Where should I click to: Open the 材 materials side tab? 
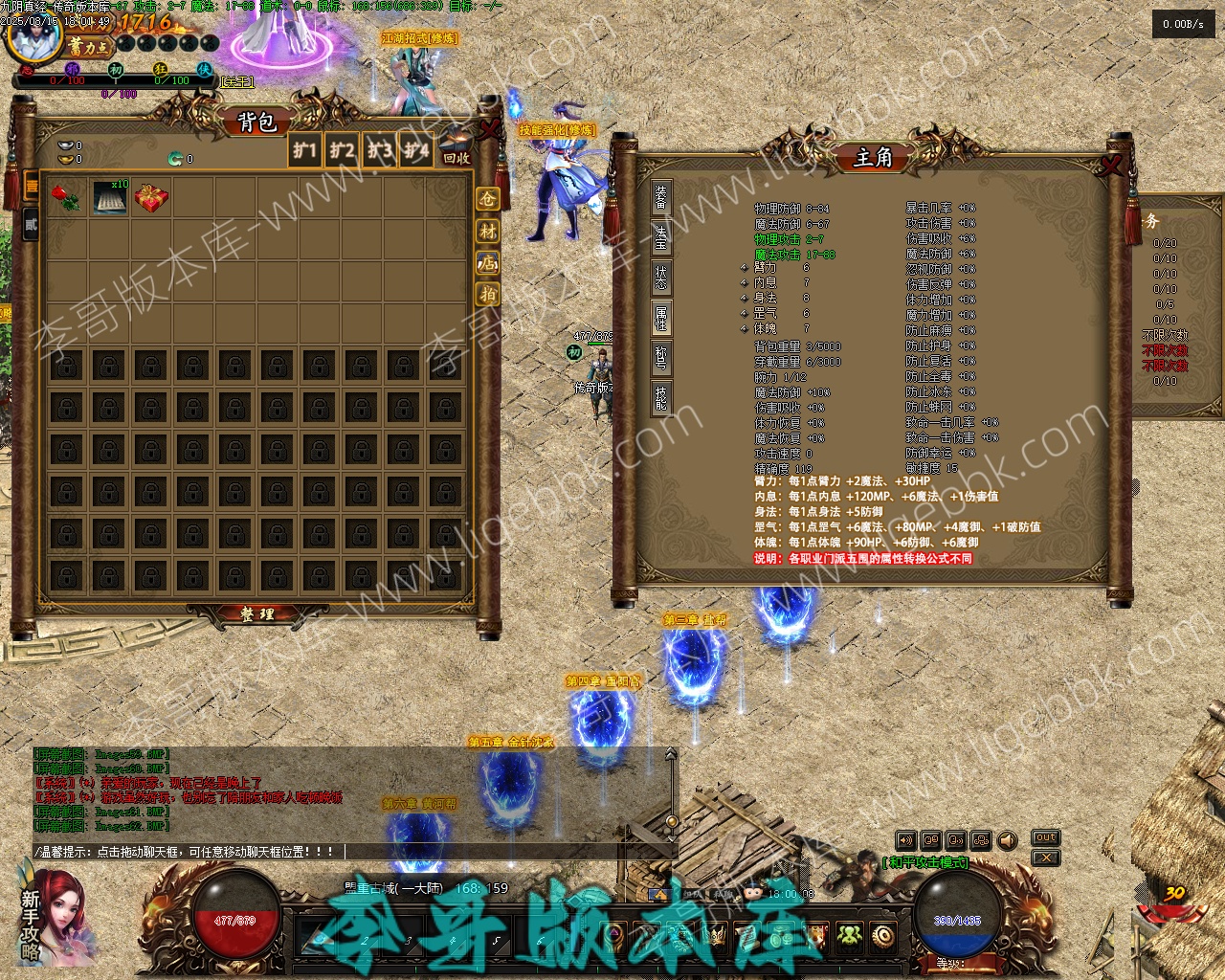(488, 231)
